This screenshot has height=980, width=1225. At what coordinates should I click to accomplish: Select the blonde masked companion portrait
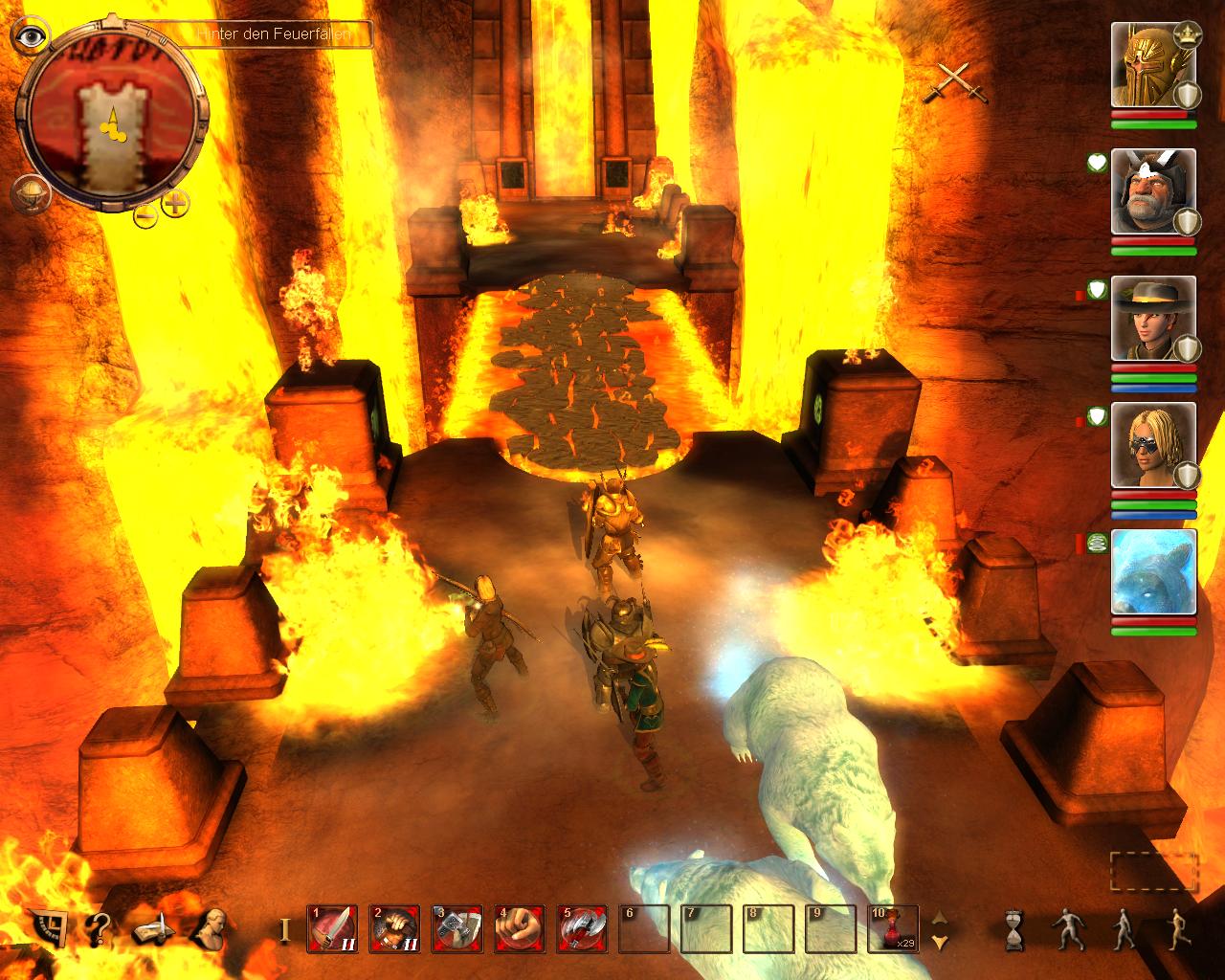(x=1152, y=445)
